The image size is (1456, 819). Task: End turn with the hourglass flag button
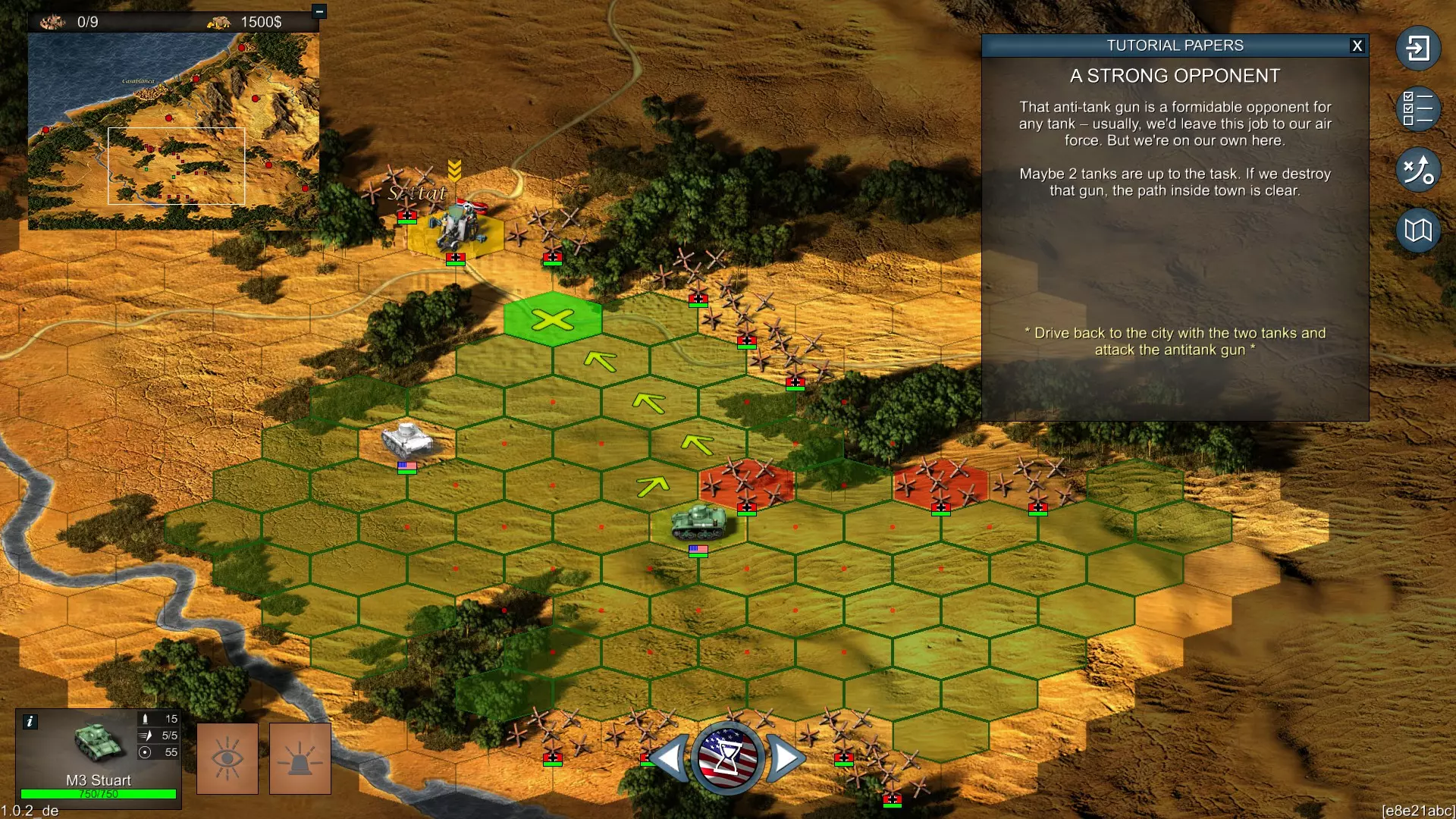click(726, 757)
